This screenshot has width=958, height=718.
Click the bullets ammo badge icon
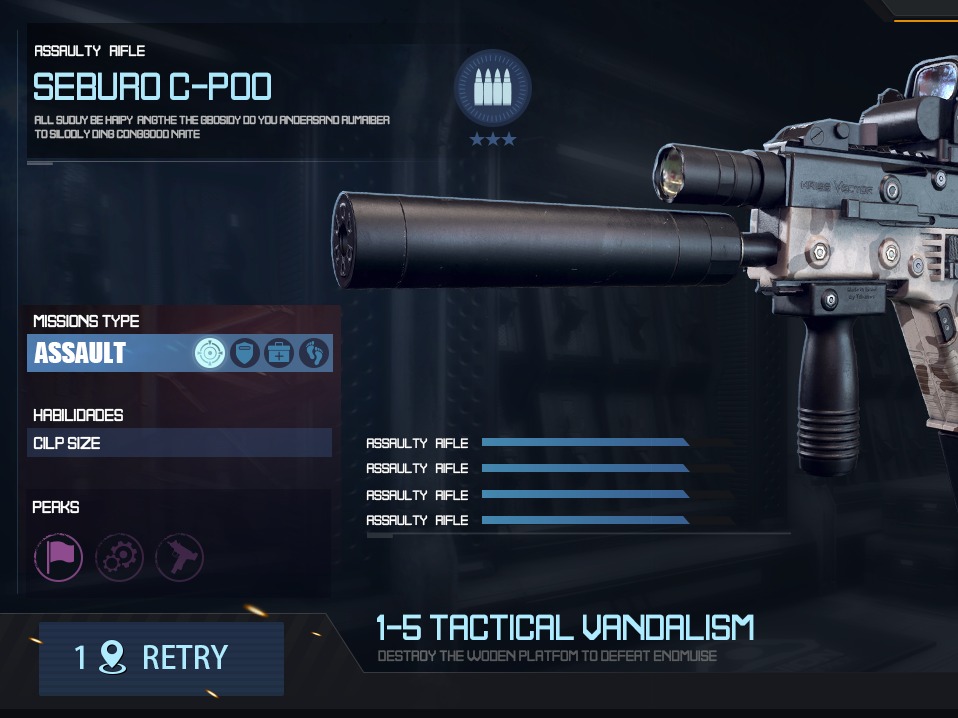[x=492, y=88]
